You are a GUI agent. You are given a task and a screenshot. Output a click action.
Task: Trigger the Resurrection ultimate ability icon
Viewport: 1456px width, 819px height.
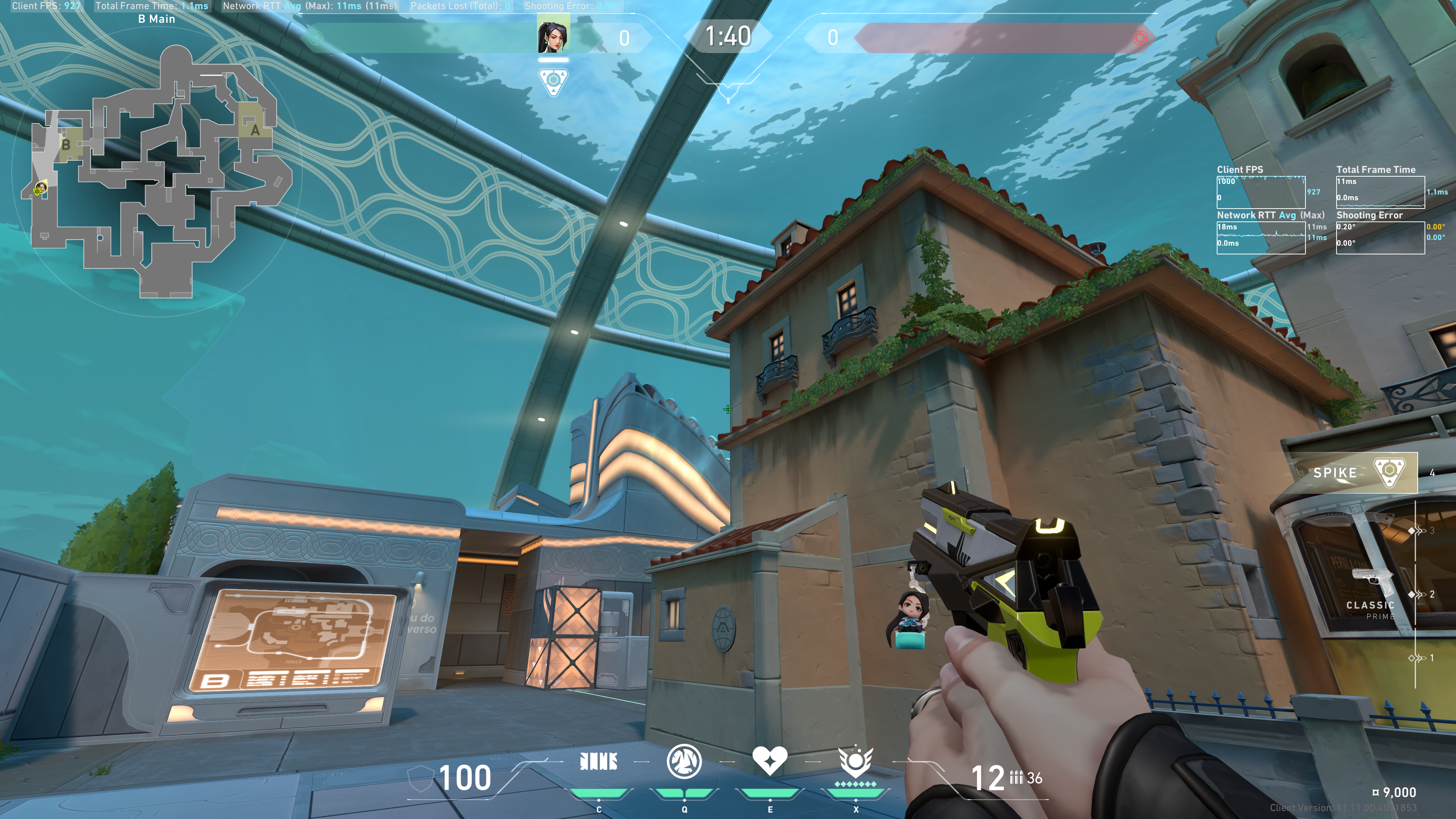(x=855, y=762)
